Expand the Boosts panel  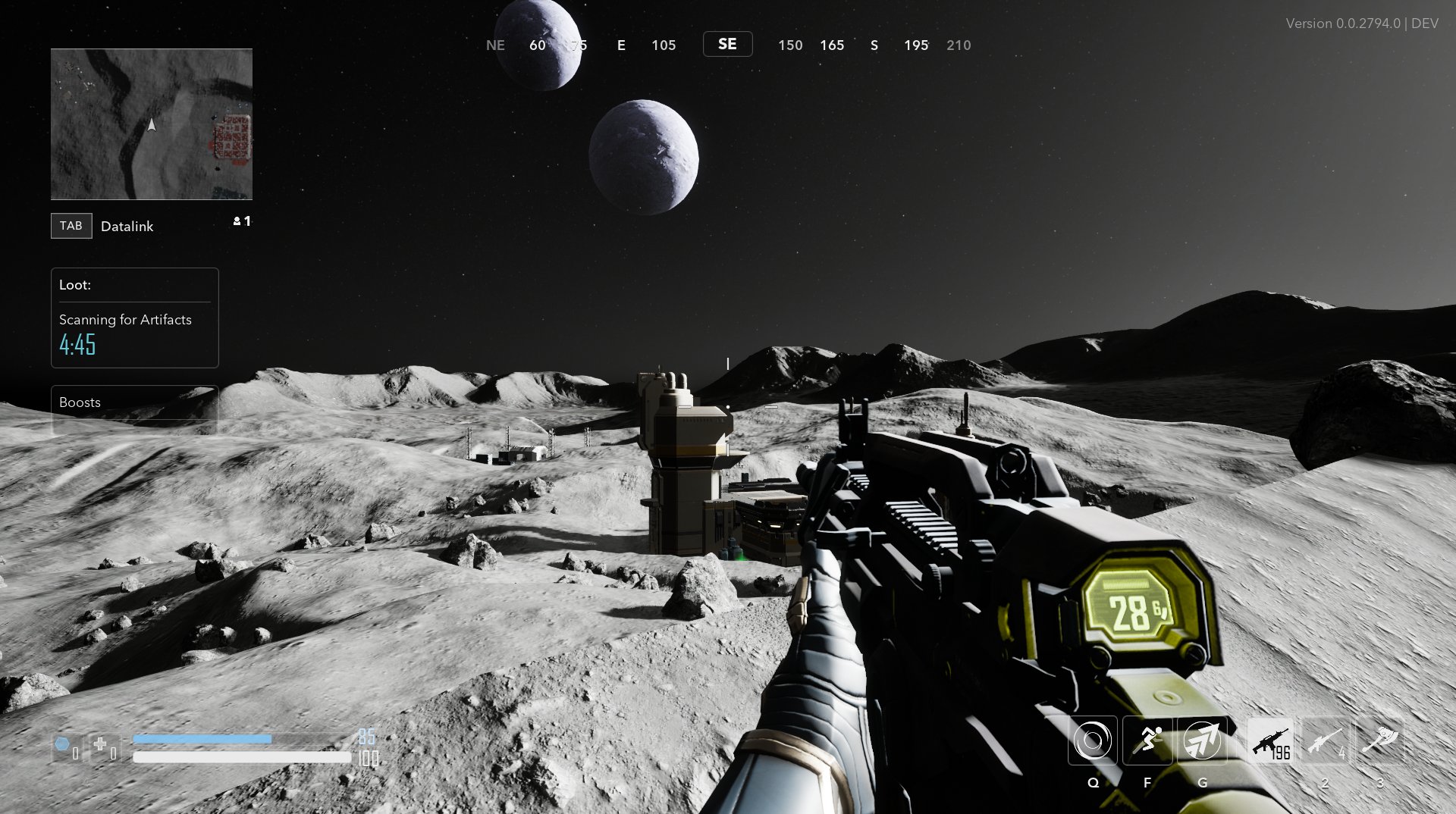pos(134,402)
